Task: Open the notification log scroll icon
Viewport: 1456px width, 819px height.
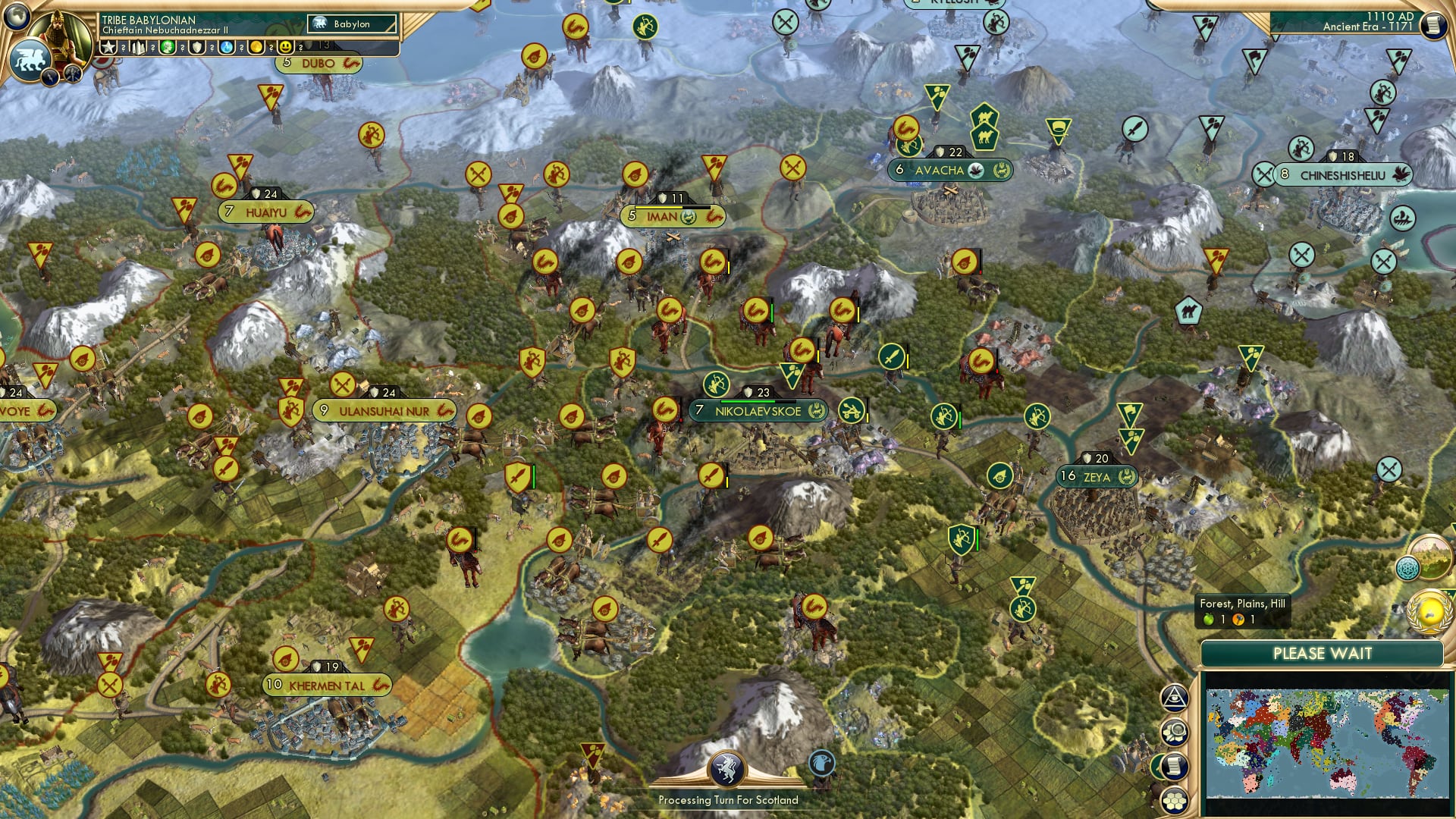Action: (x=1175, y=767)
